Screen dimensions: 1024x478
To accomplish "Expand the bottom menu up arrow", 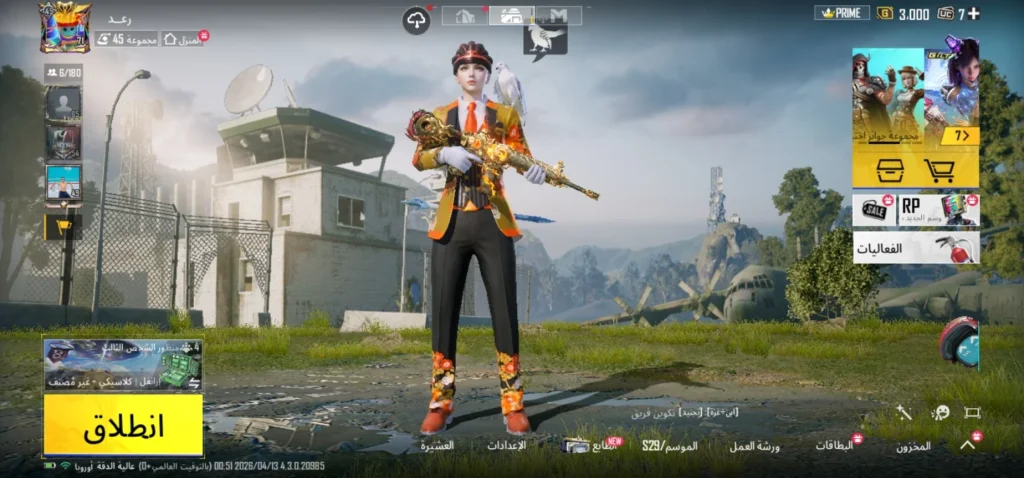I will [967, 446].
